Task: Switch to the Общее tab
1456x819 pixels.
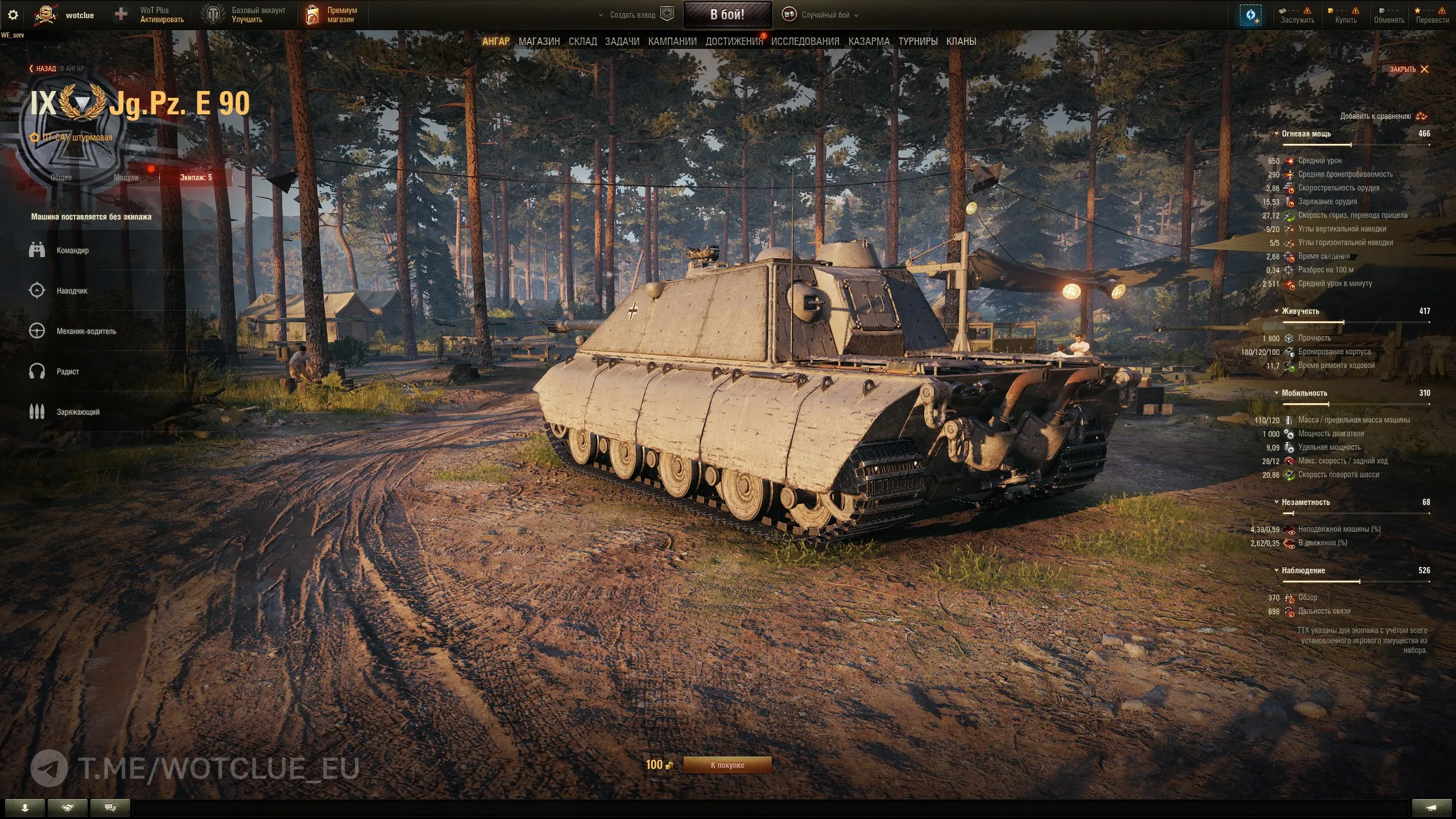Action: pos(61,177)
